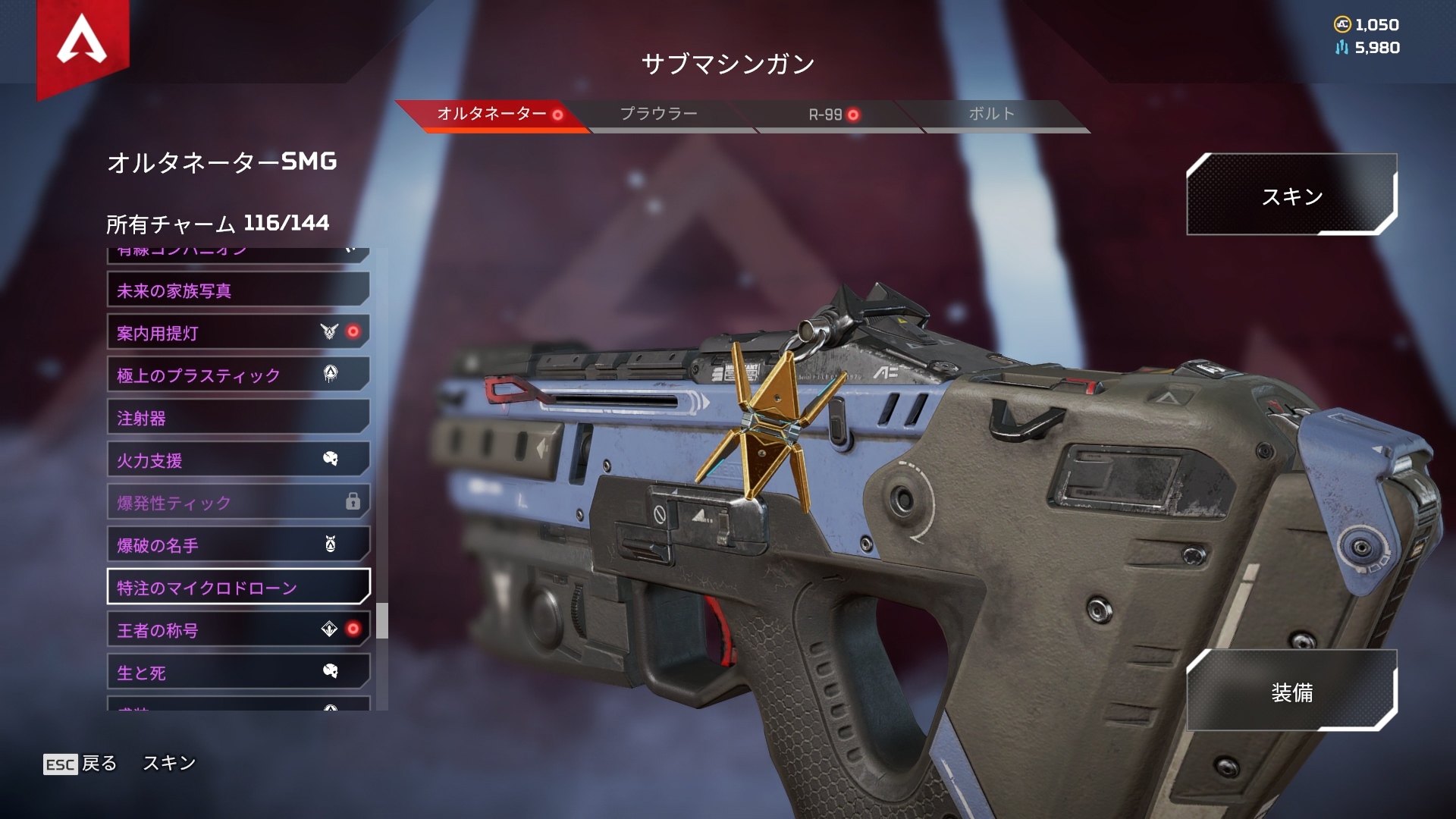Select the 未来の家族写真 charm

point(238,290)
